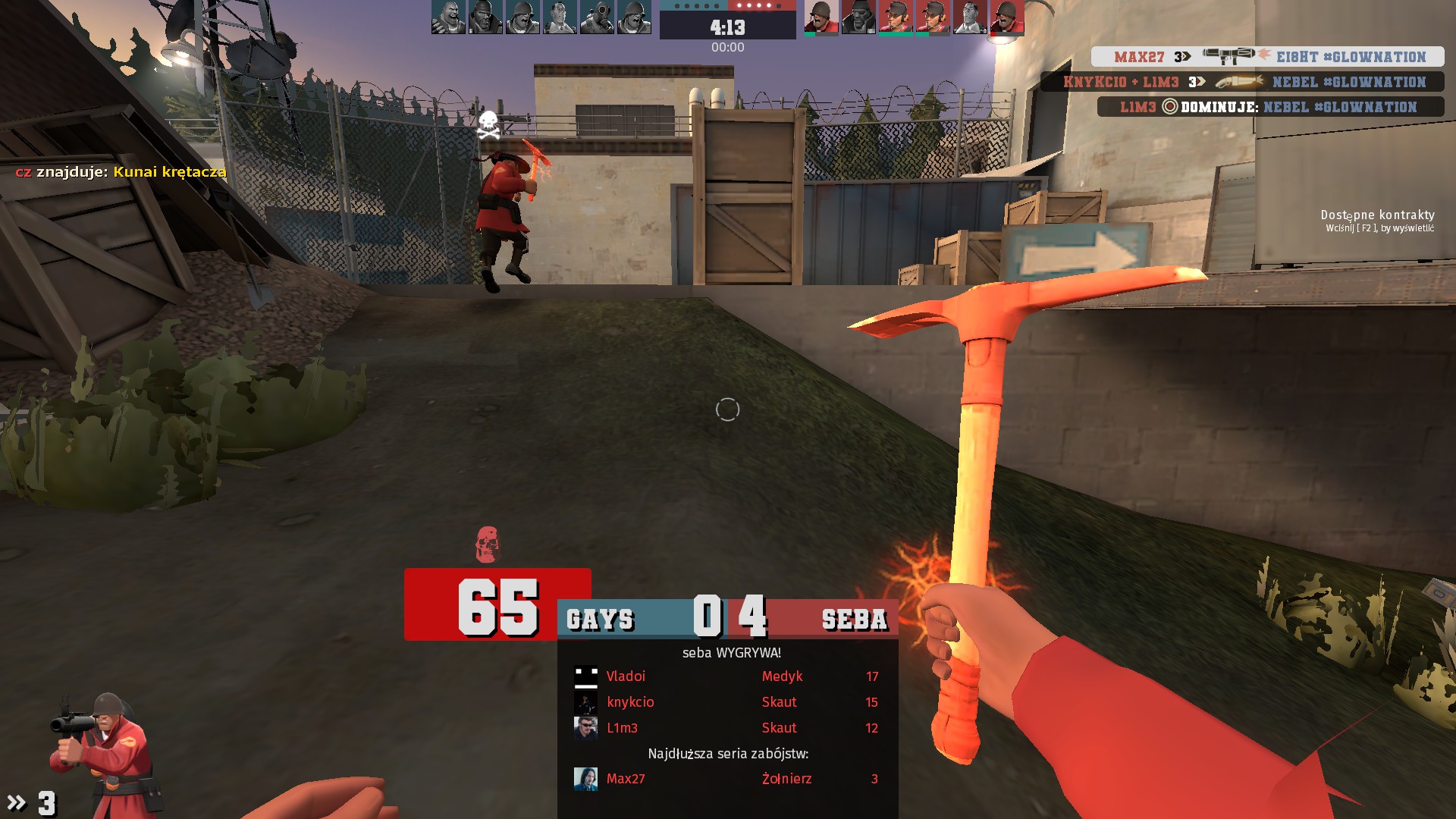1456x819 pixels.
Task: Click knykcio's Skaut scoreboard row
Action: (726, 702)
